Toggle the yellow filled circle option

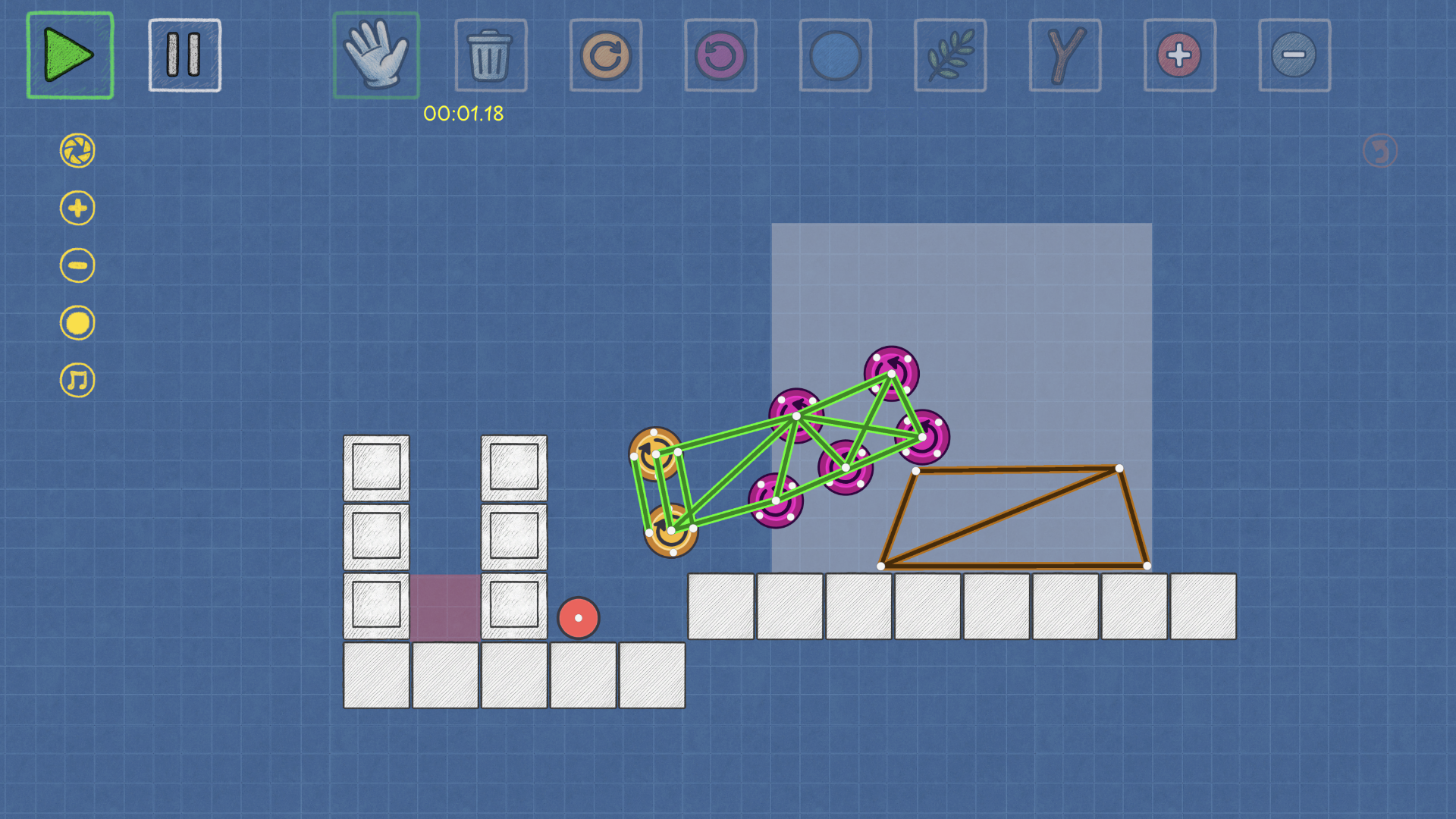point(76,322)
